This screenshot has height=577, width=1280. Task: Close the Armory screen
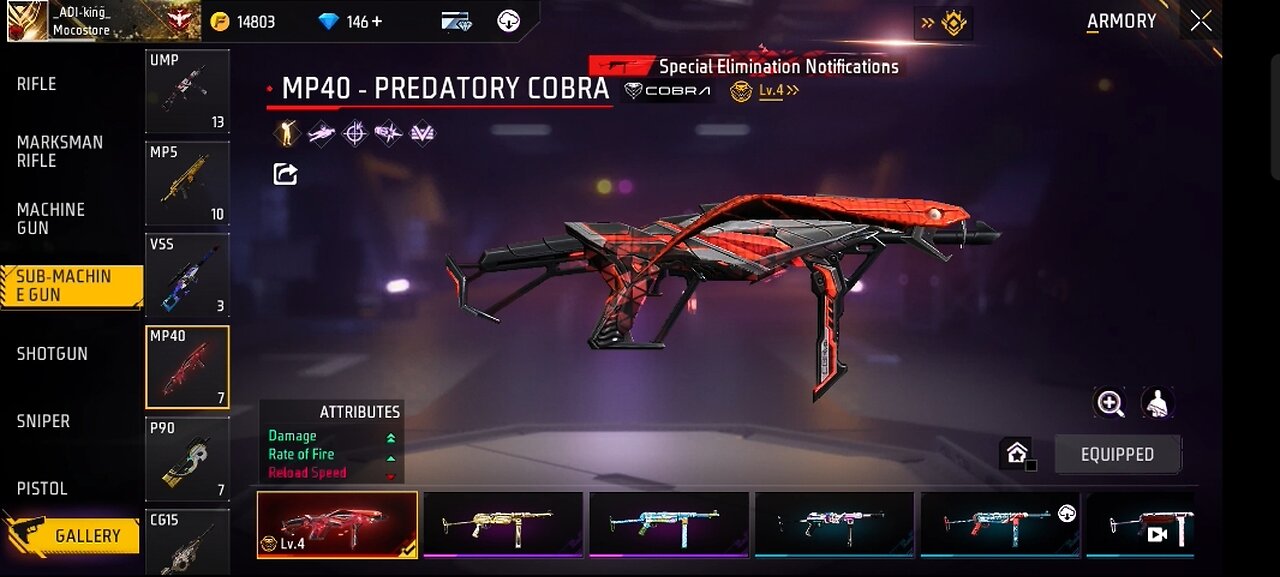point(1200,21)
